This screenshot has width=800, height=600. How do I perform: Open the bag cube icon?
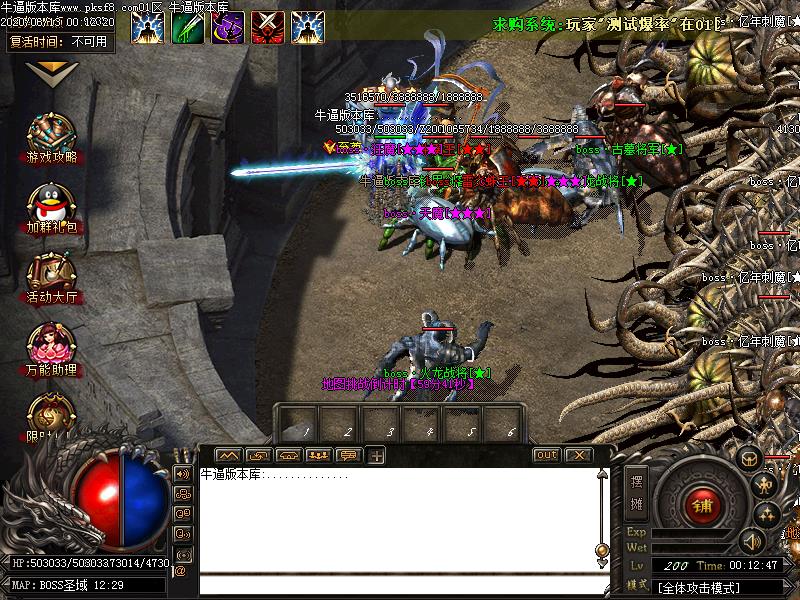(749, 458)
